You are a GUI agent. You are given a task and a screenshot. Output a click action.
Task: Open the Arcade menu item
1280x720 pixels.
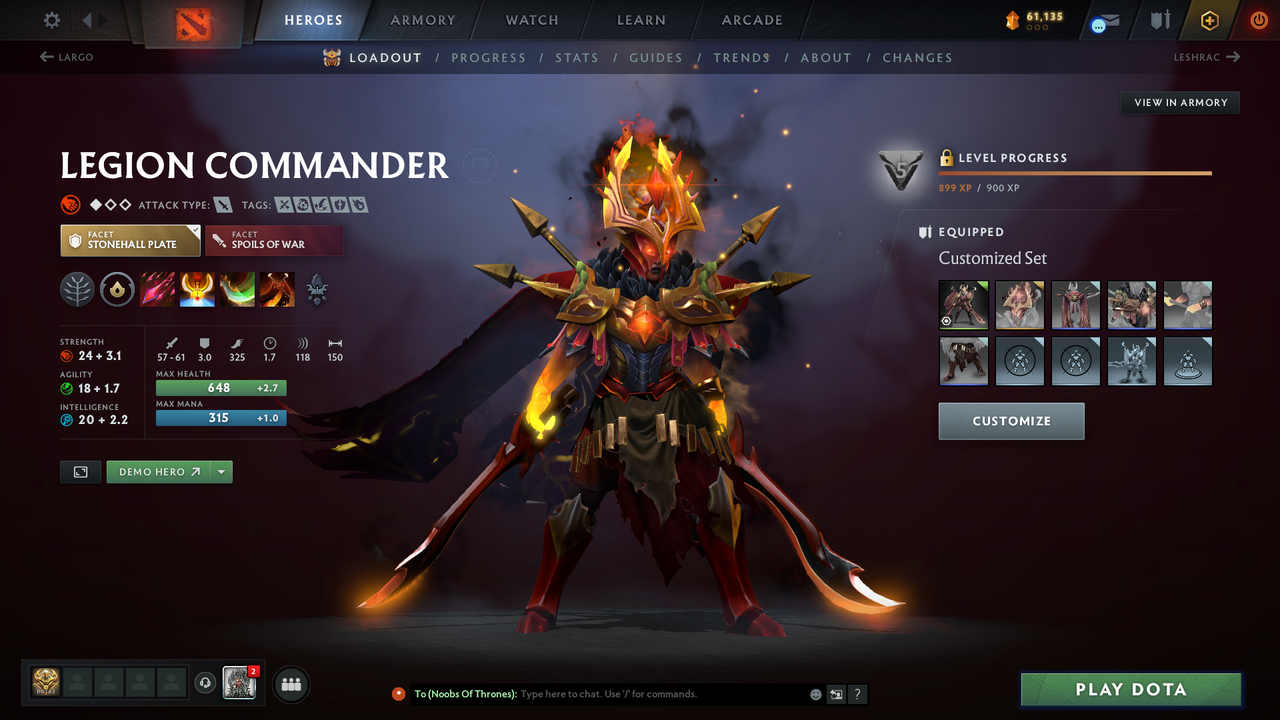[x=751, y=20]
